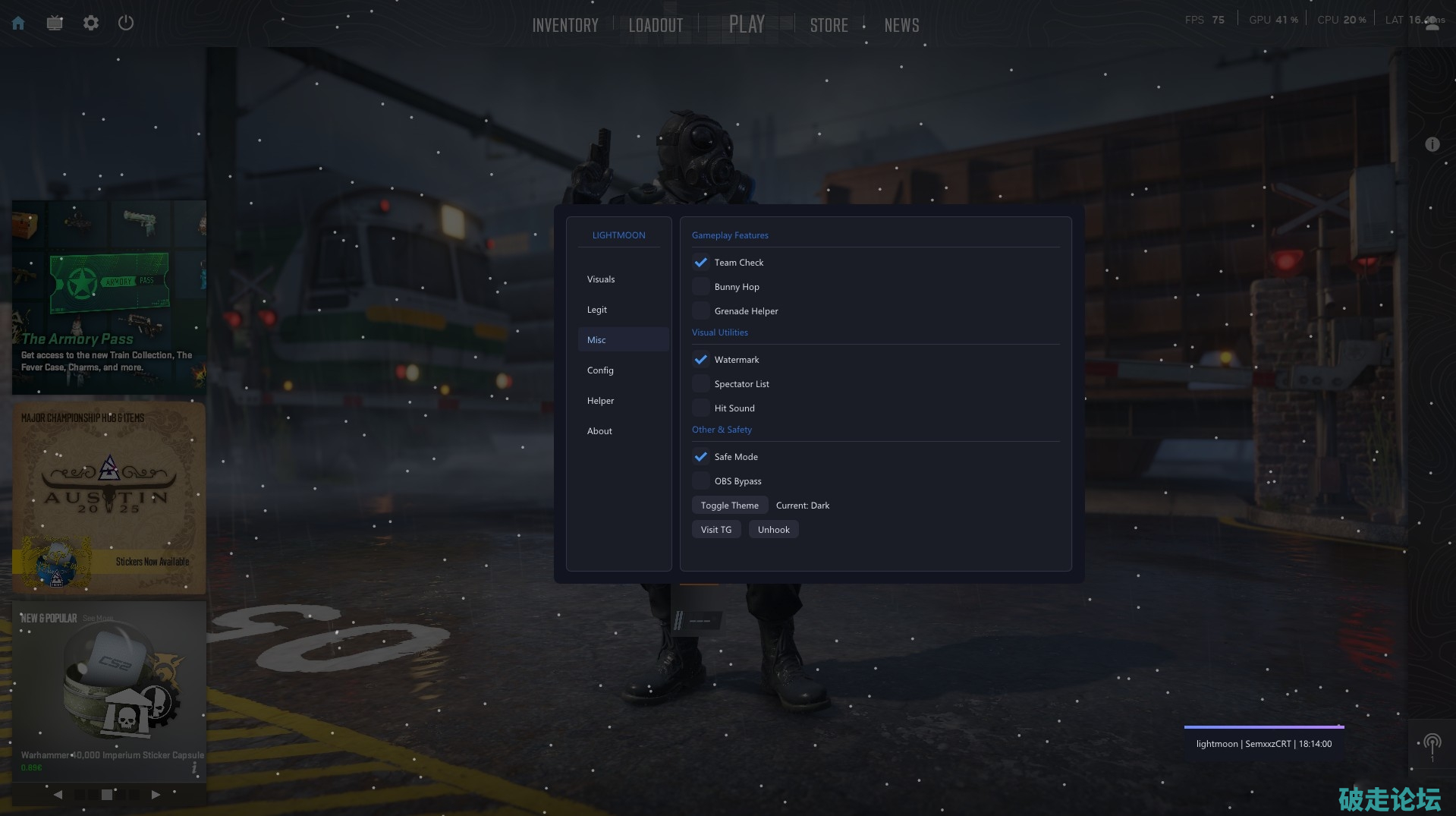Open the watch TV icon

(x=55, y=24)
